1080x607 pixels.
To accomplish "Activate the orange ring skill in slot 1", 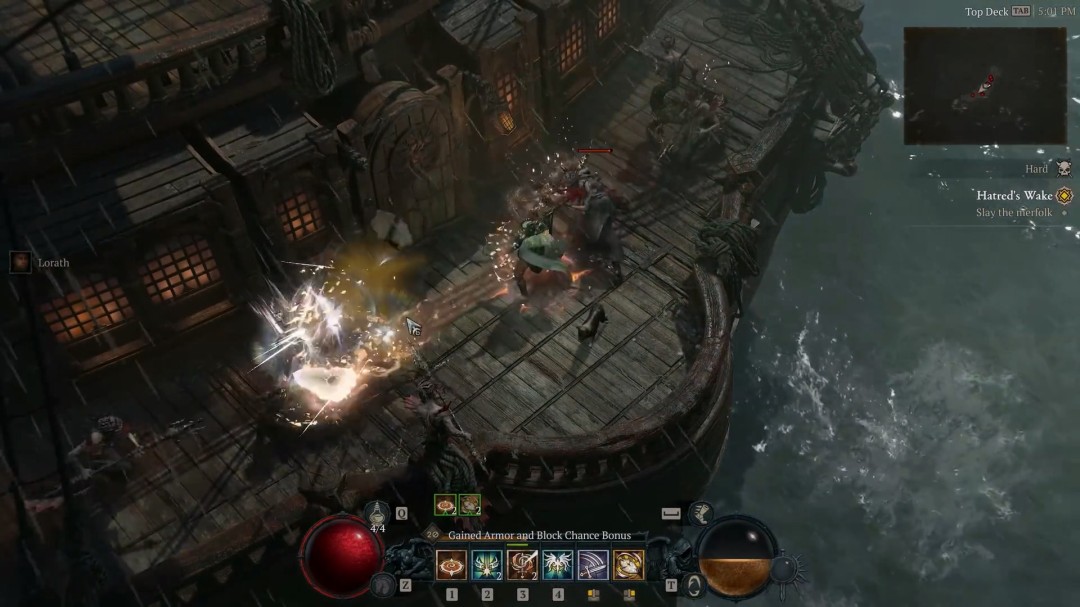I will coord(451,565).
